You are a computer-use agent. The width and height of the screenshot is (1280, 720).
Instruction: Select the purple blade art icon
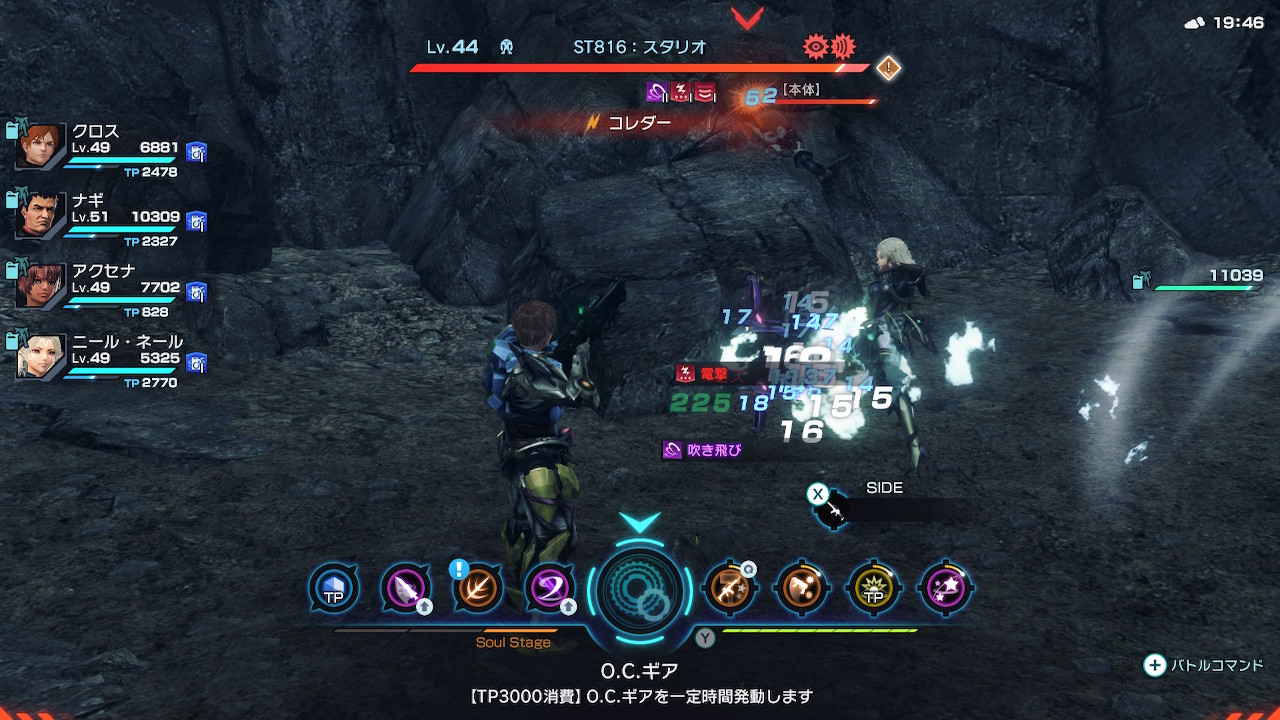(406, 588)
